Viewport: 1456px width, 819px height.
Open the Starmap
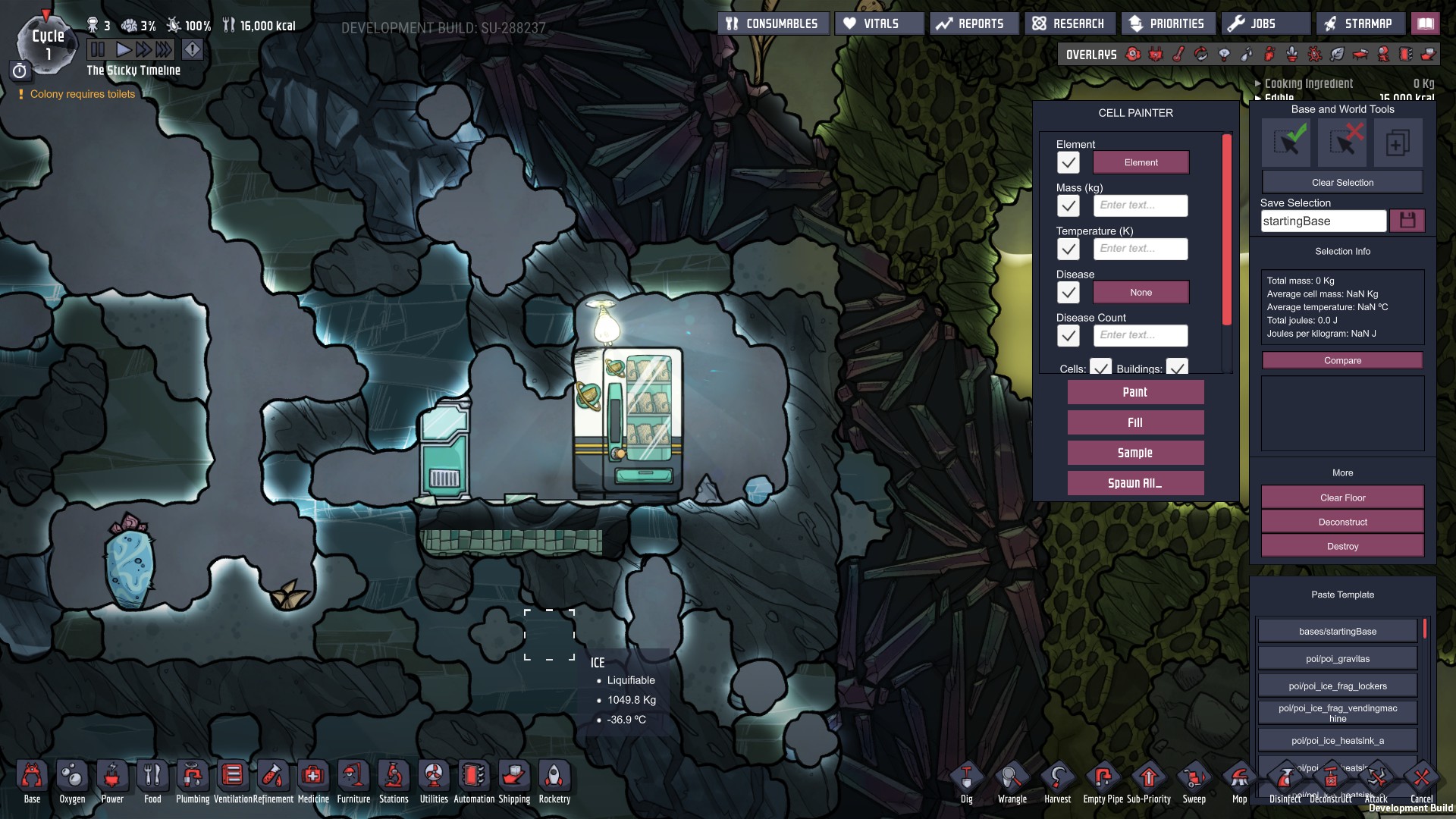1359,24
